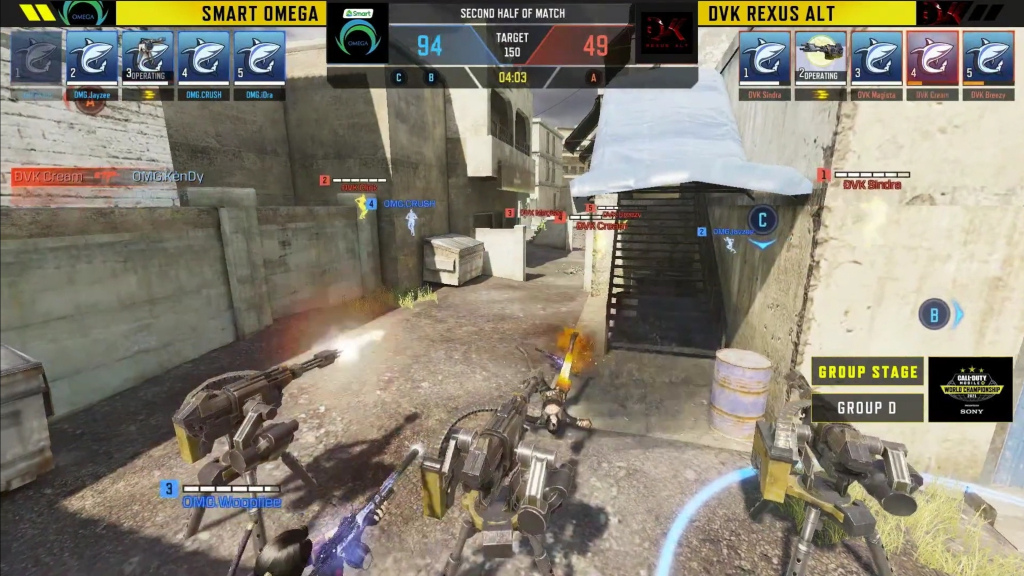Click the DVK Rexus Alt team logo

pyautogui.click(x=667, y=38)
